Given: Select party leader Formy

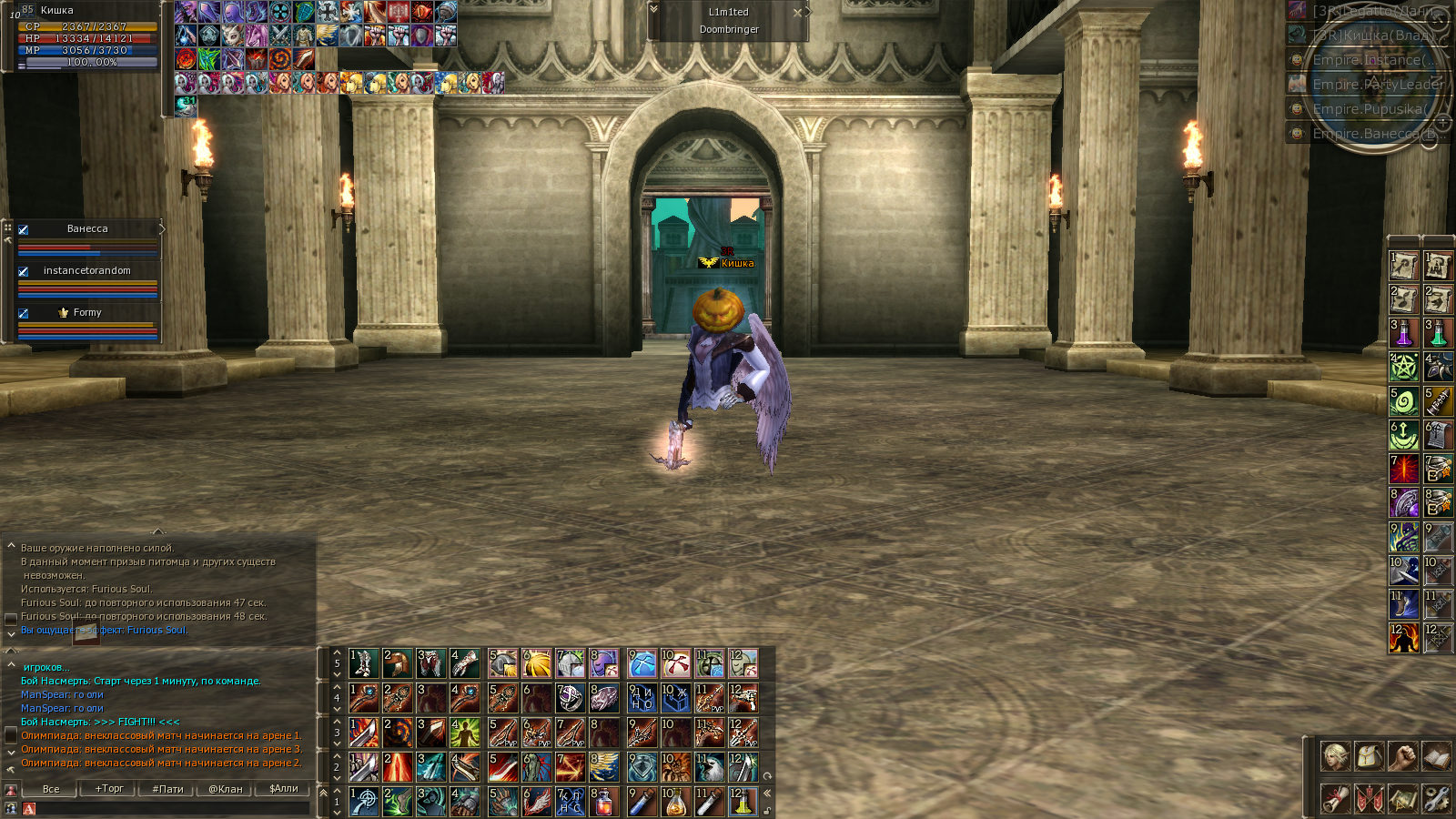Looking at the screenshot, I should (x=87, y=313).
